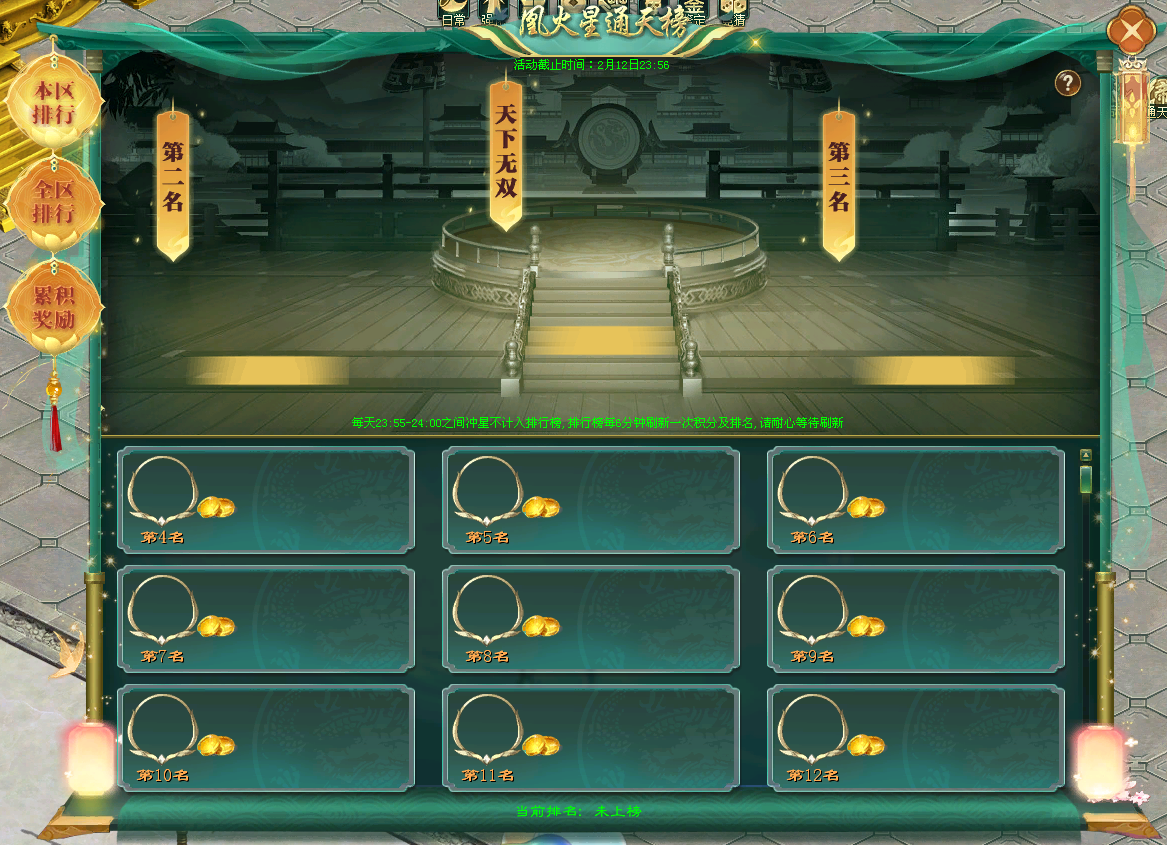
Task: Click the scroll-up arrow of the ranking list
Action: click(1085, 455)
